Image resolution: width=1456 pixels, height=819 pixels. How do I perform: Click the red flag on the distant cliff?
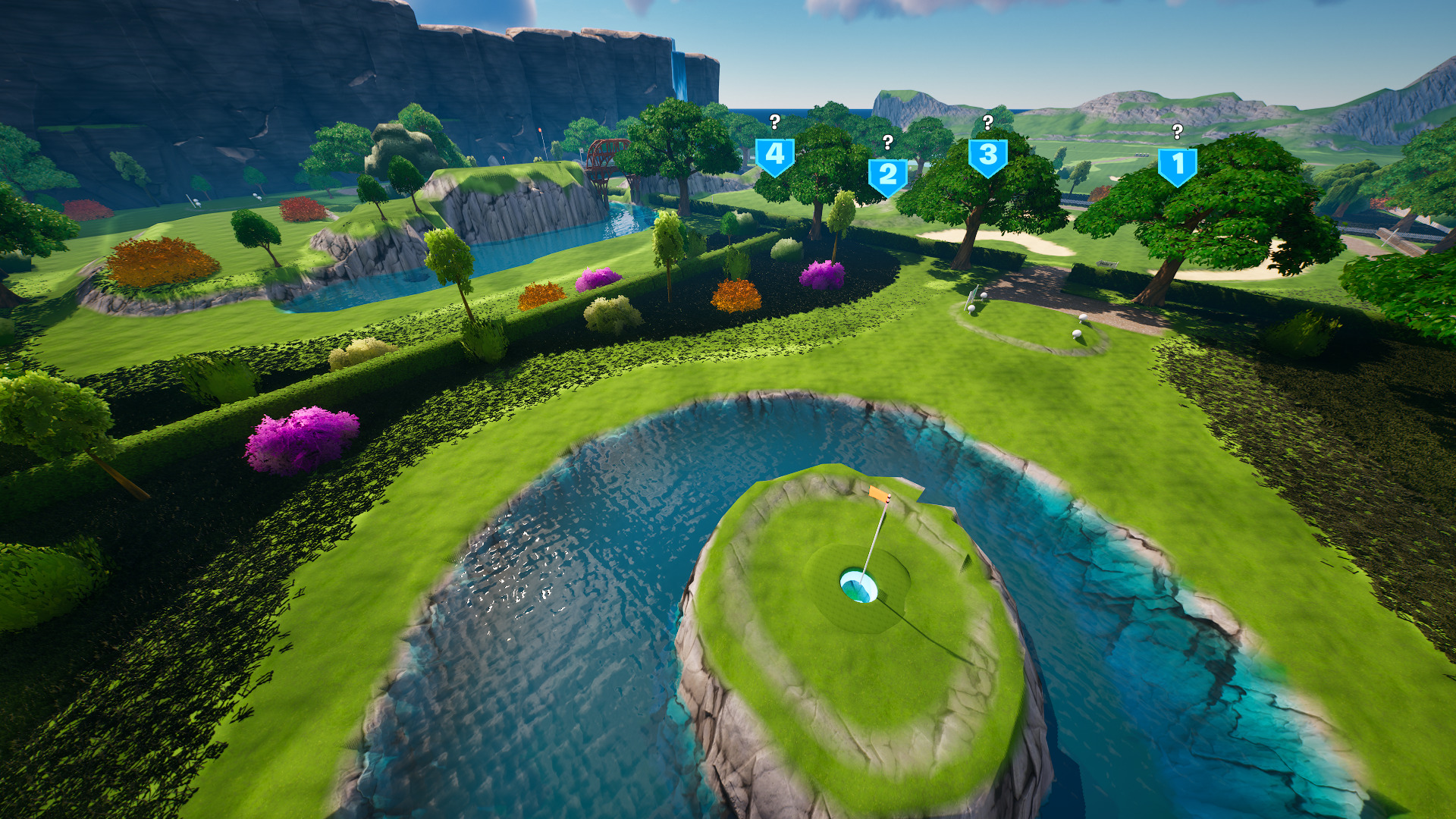(540, 130)
